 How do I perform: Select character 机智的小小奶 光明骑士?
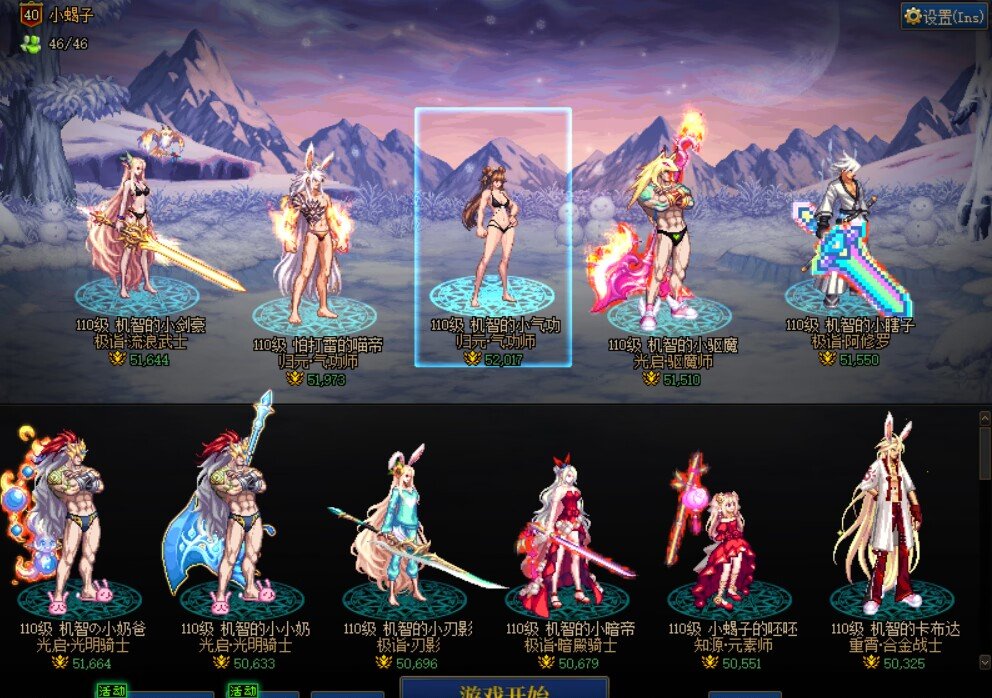pyautogui.click(x=241, y=530)
